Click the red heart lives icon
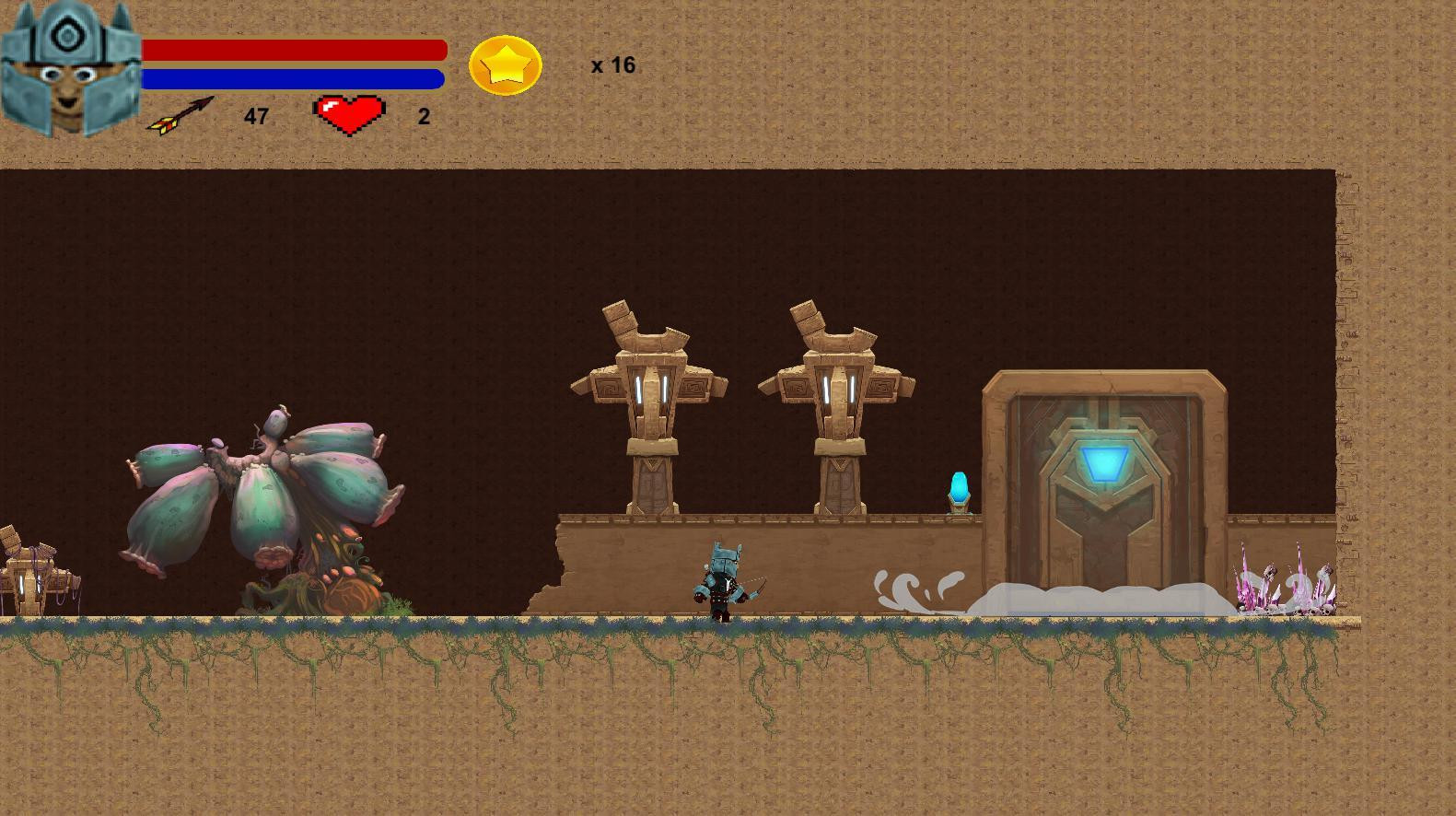The width and height of the screenshot is (1456, 816). click(x=350, y=113)
